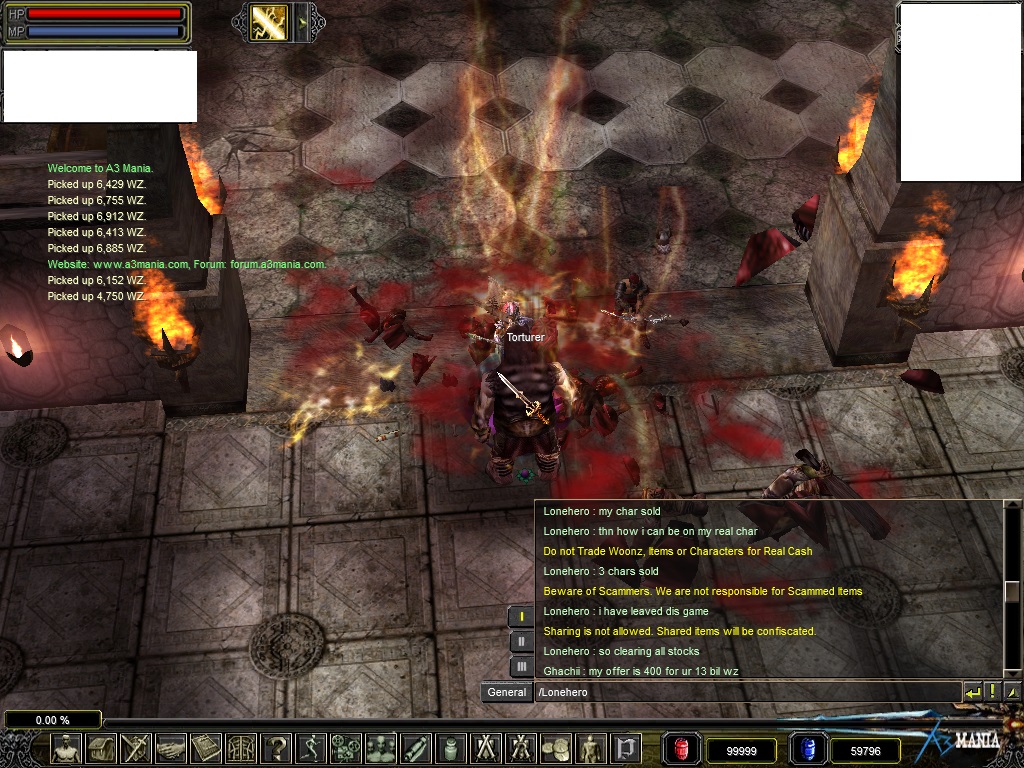Open the treasure chest inventory icon
The image size is (1024, 768).
101,748
